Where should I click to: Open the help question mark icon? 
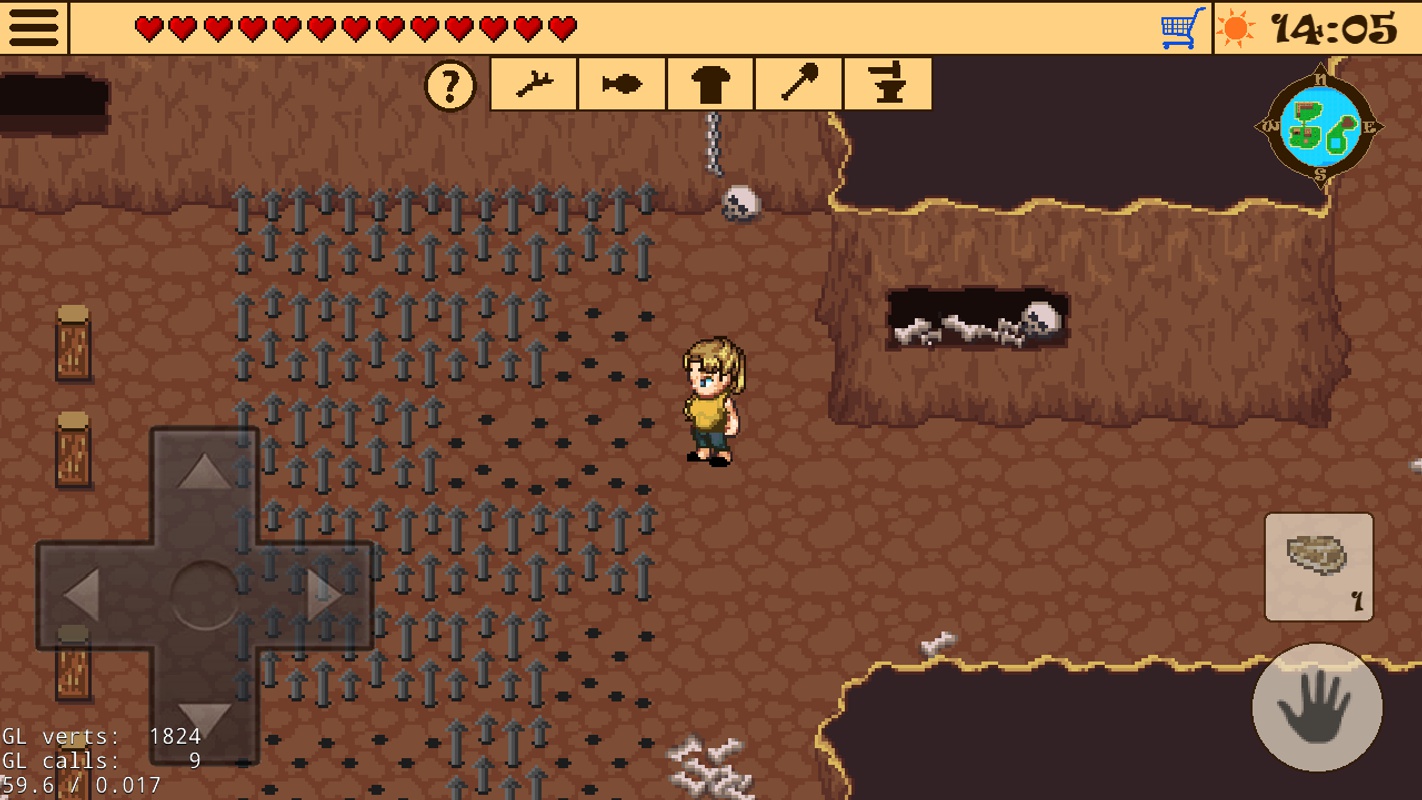tap(450, 85)
